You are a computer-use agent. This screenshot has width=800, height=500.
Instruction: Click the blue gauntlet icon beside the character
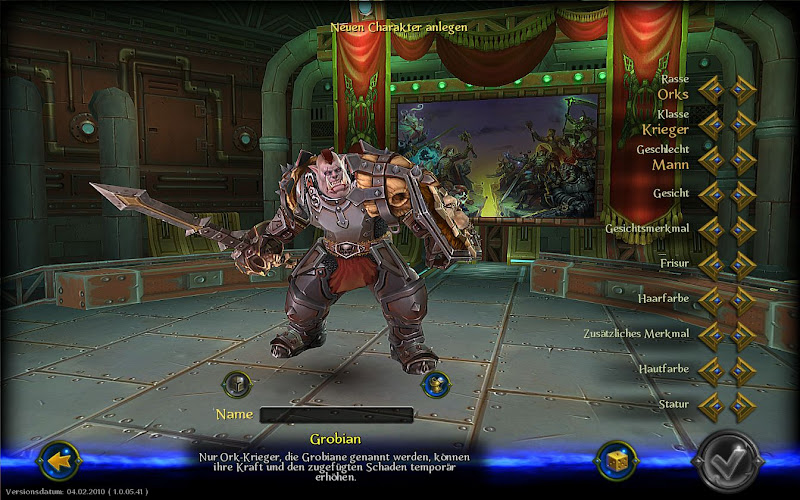click(433, 384)
